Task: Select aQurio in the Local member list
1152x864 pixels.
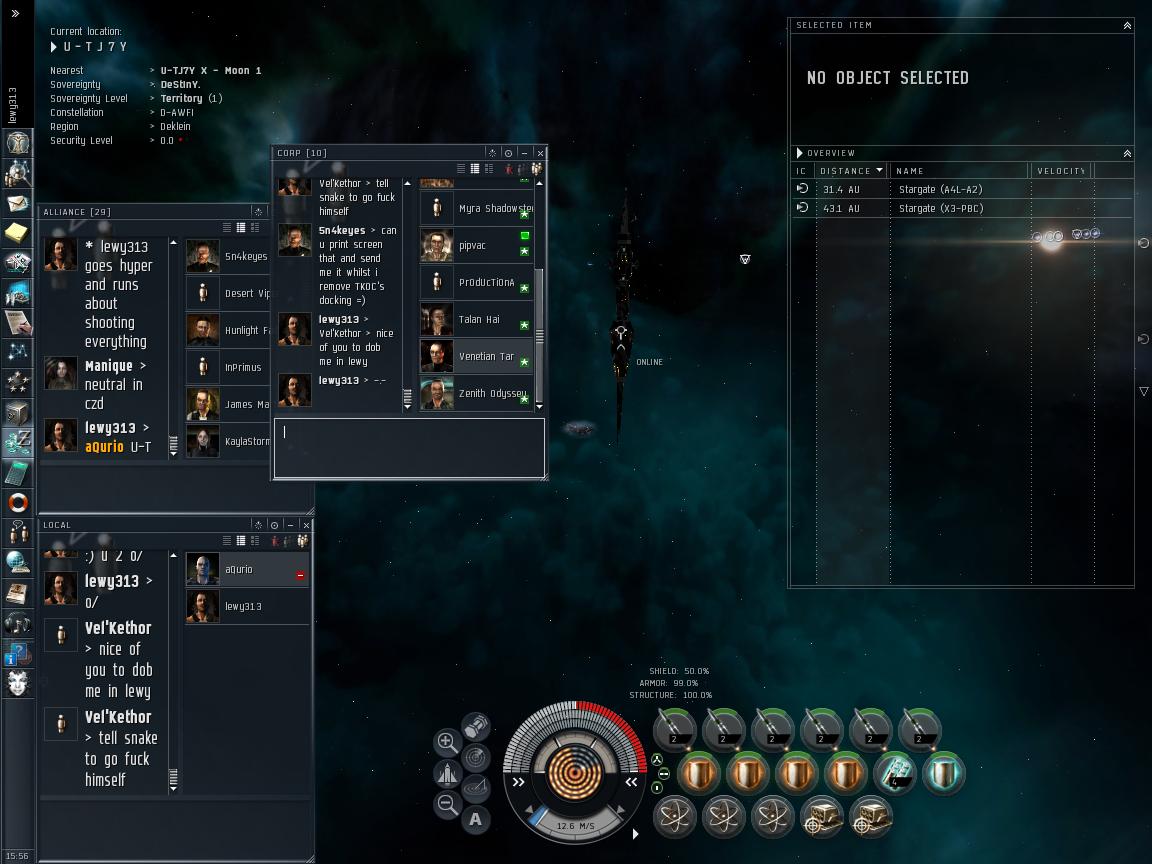Action: pos(240,570)
